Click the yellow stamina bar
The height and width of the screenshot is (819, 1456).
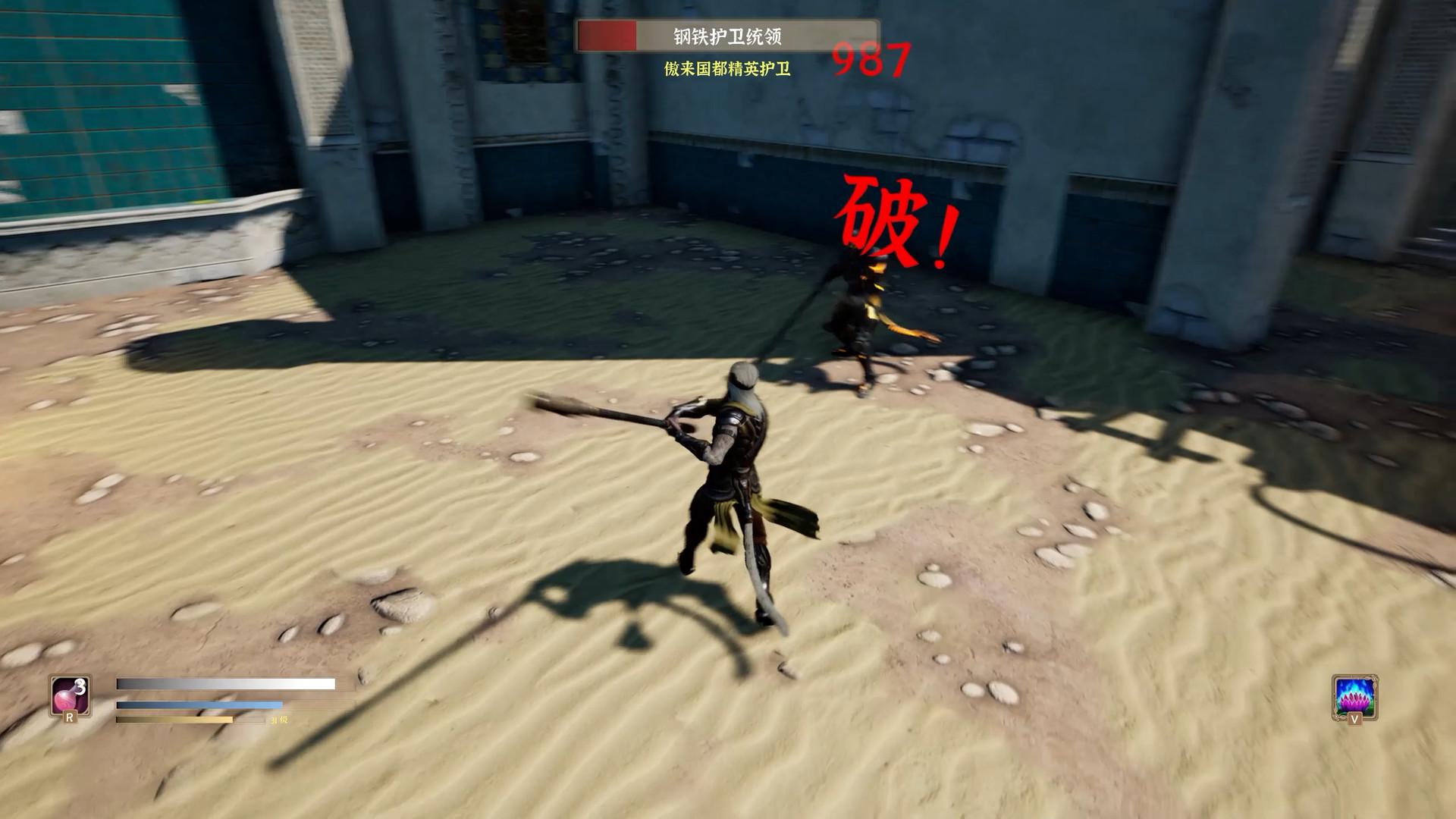[x=174, y=720]
